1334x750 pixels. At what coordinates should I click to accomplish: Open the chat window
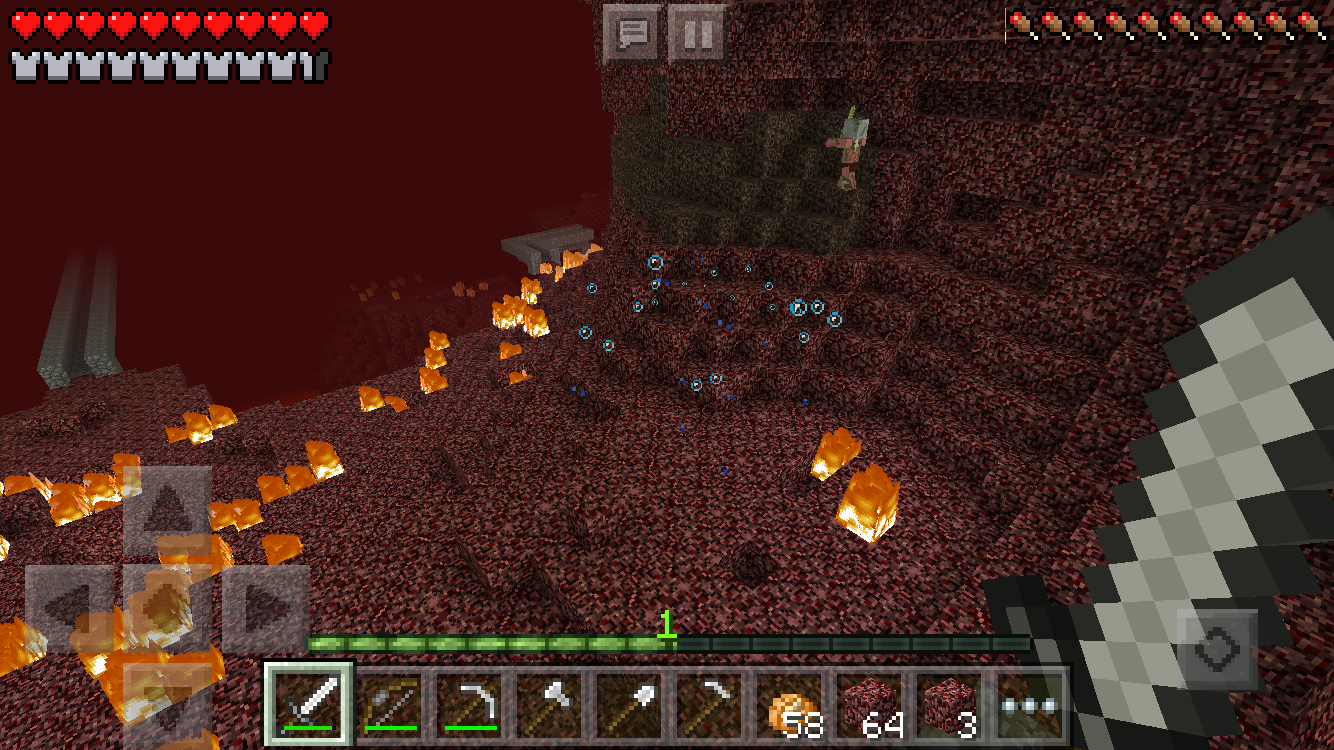pos(633,34)
